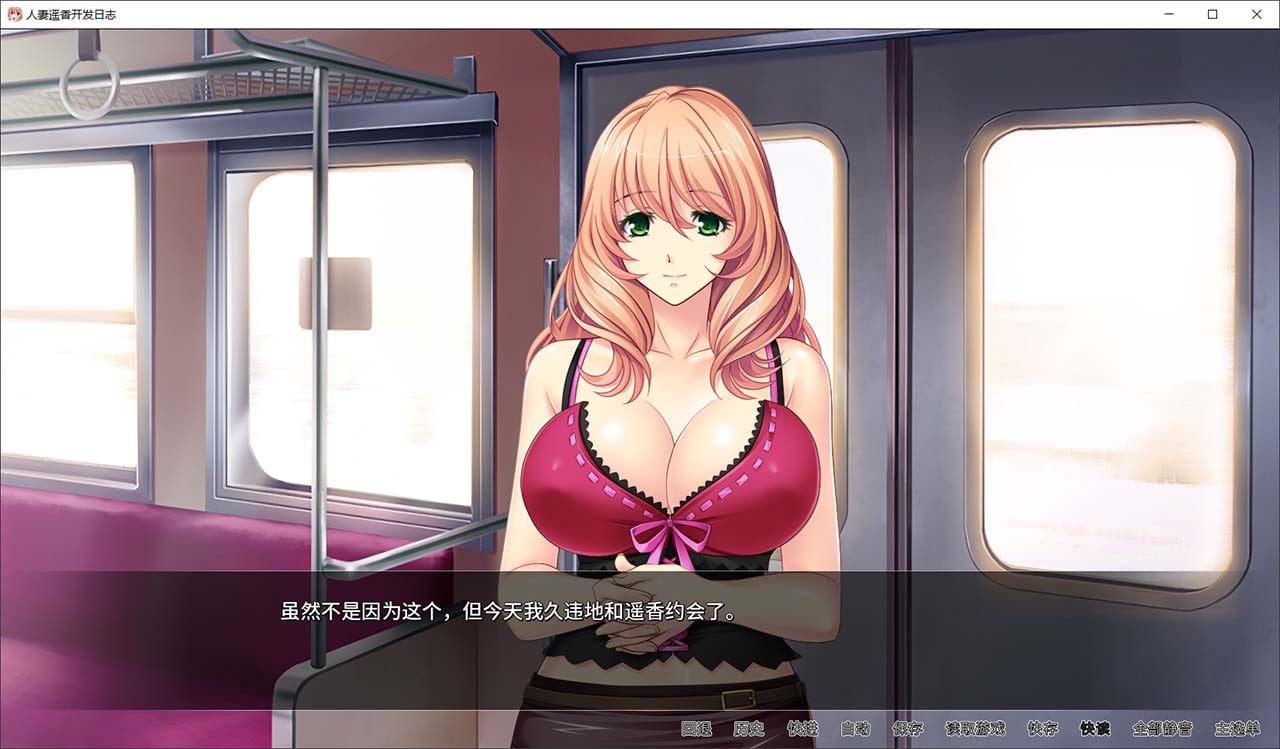
Task: Choose 快读 quick load
Action: pyautogui.click(x=1095, y=729)
